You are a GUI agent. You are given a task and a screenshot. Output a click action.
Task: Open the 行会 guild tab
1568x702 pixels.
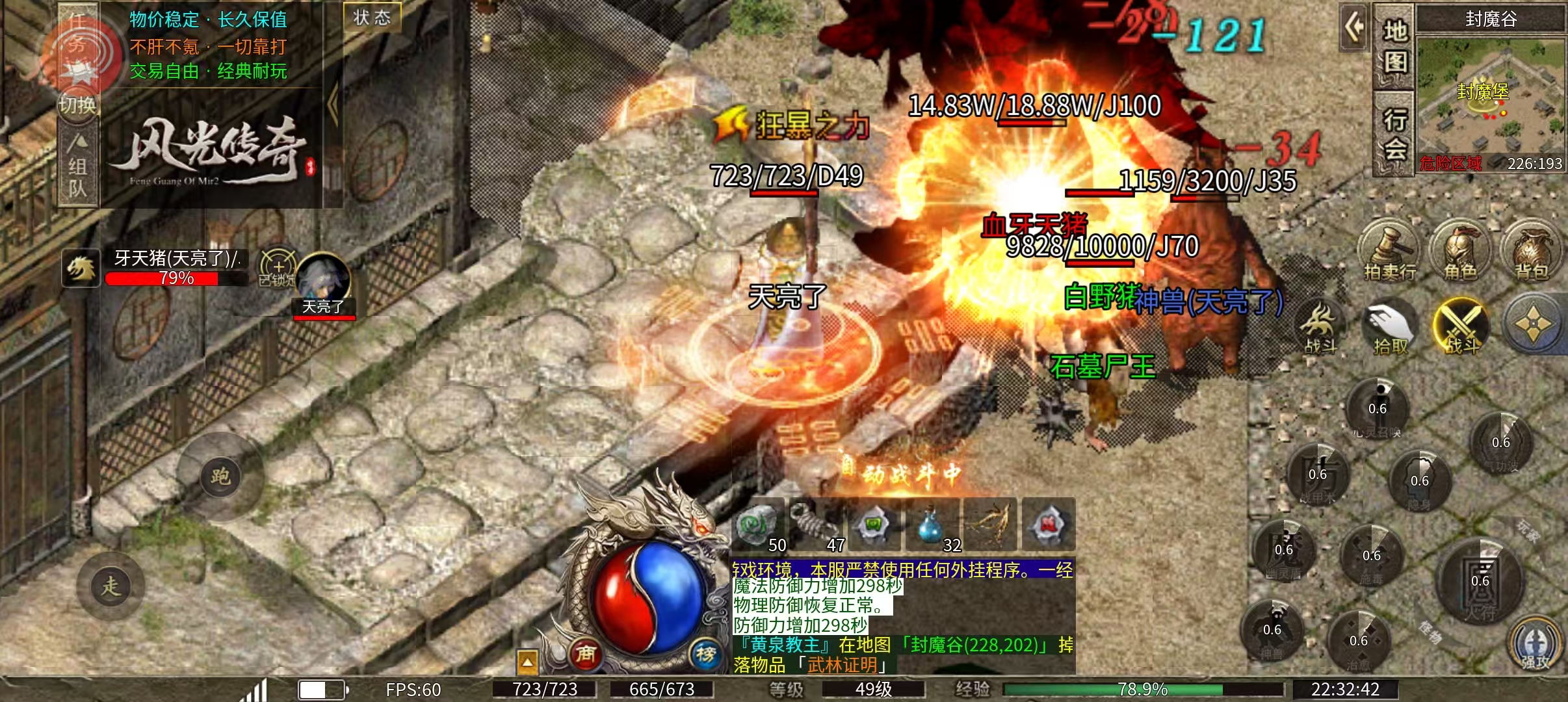(1394, 133)
